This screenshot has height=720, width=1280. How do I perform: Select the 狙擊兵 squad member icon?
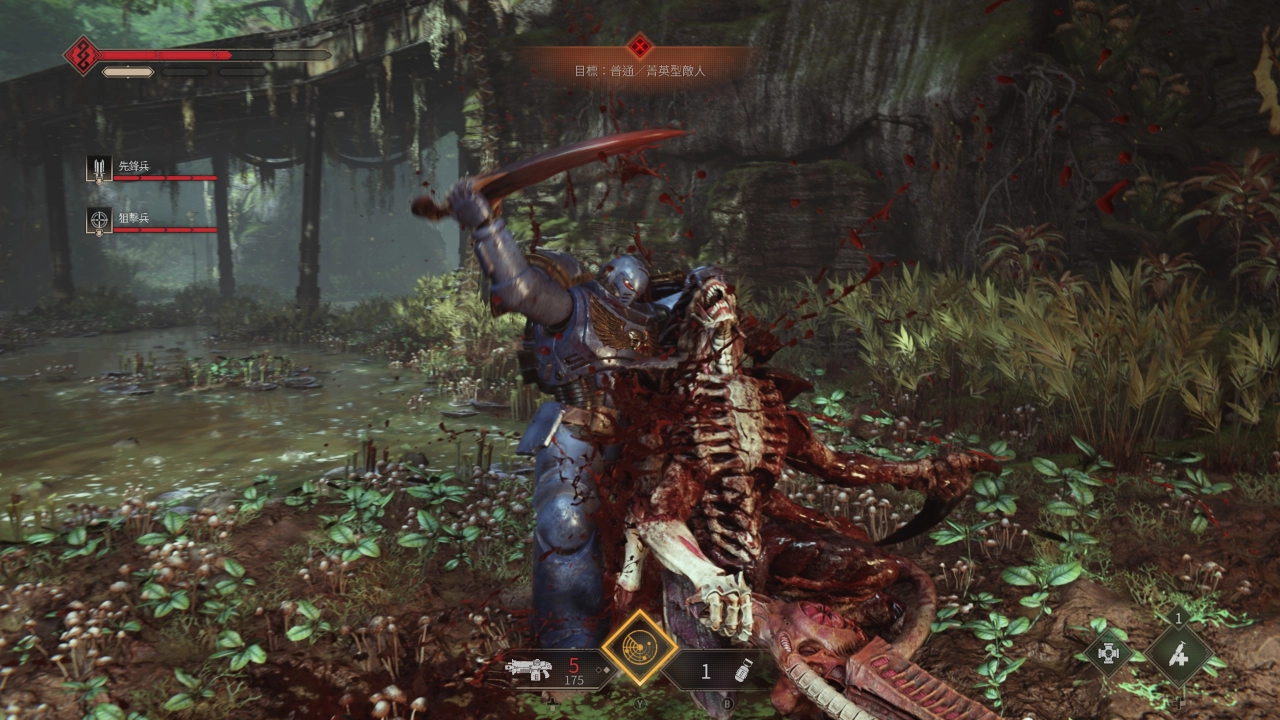pyautogui.click(x=99, y=220)
